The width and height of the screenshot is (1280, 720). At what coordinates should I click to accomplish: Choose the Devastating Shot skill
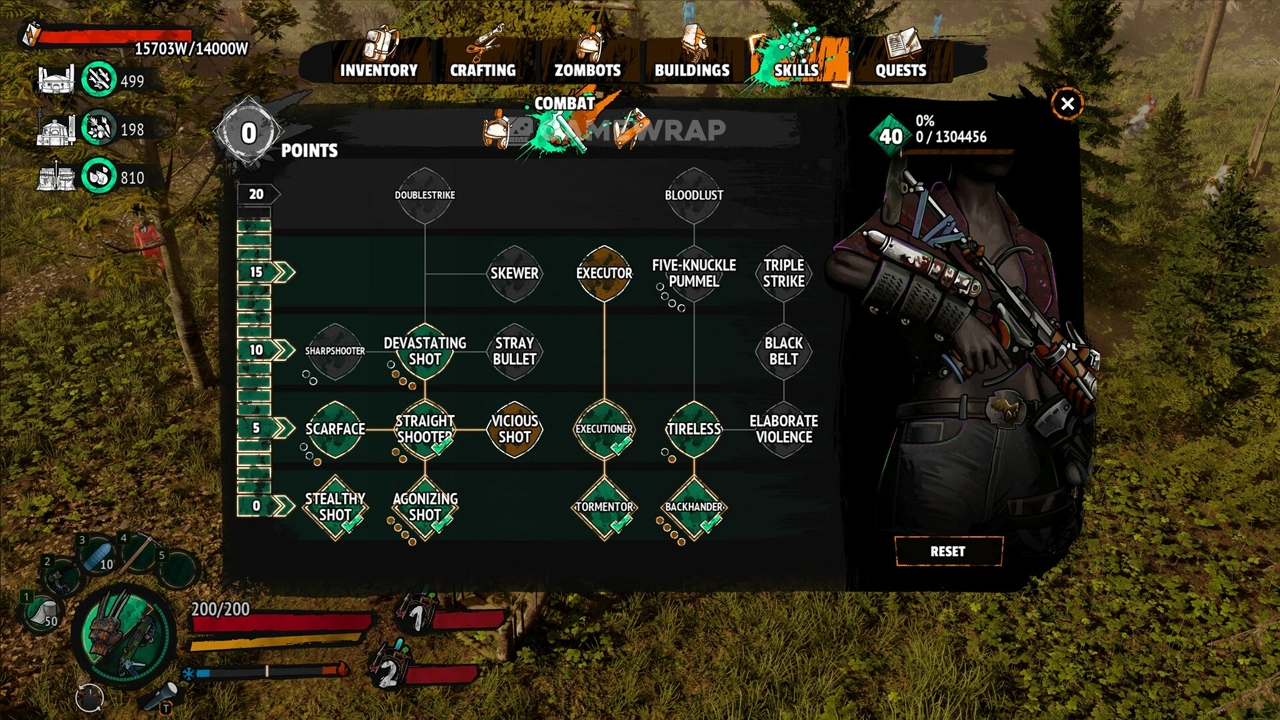[x=425, y=351]
